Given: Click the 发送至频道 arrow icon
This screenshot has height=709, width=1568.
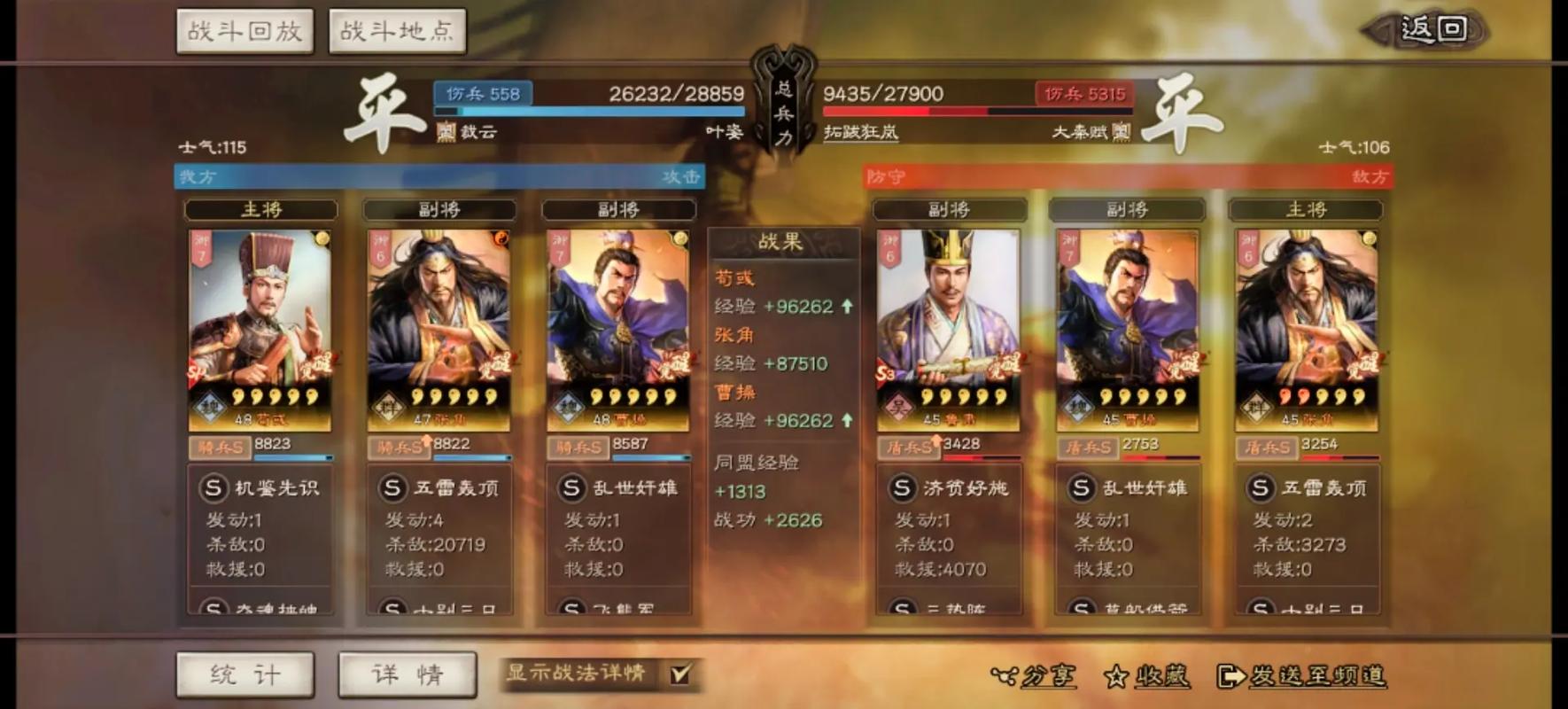Looking at the screenshot, I should [1231, 675].
